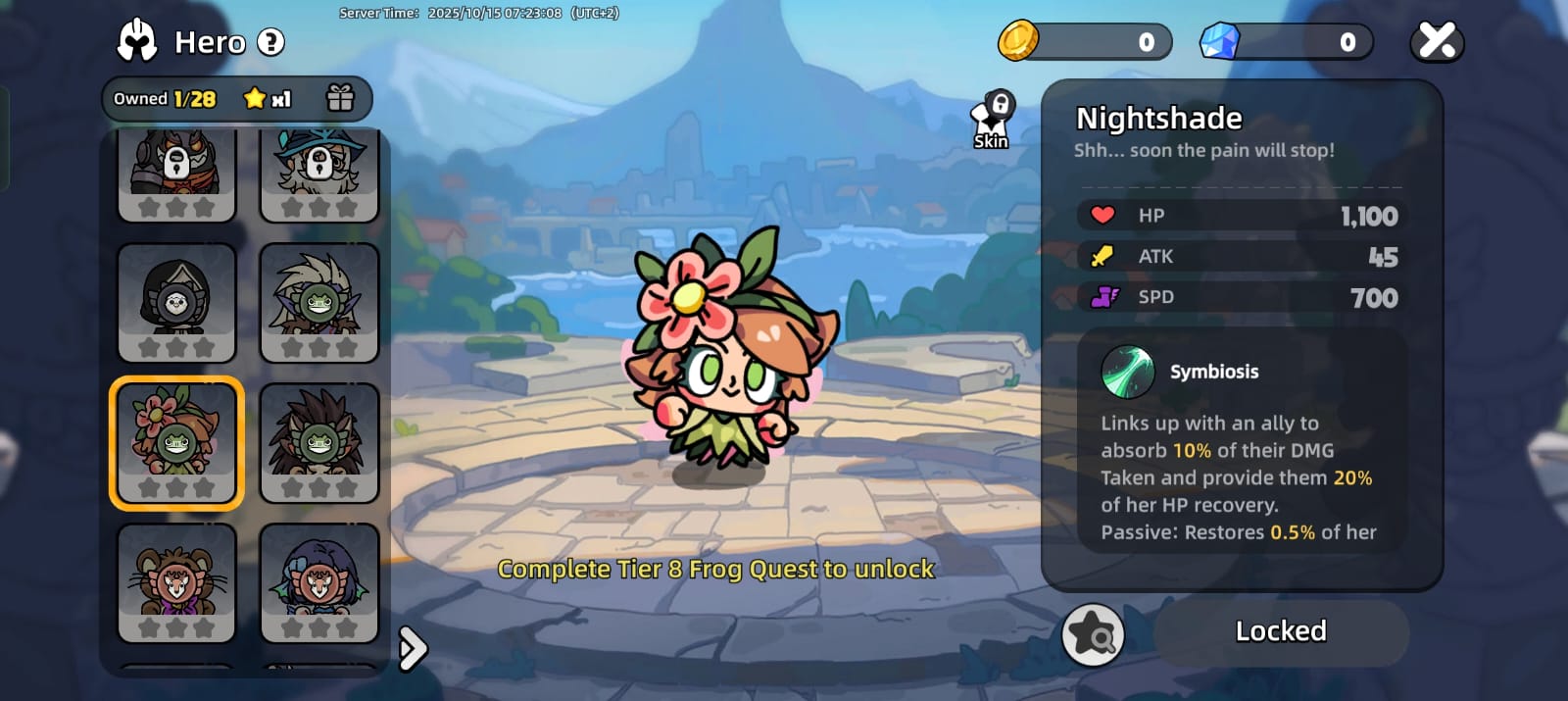The width and height of the screenshot is (1568, 701).
Task: View the Symbiosis skill icon
Action: 1127,372
